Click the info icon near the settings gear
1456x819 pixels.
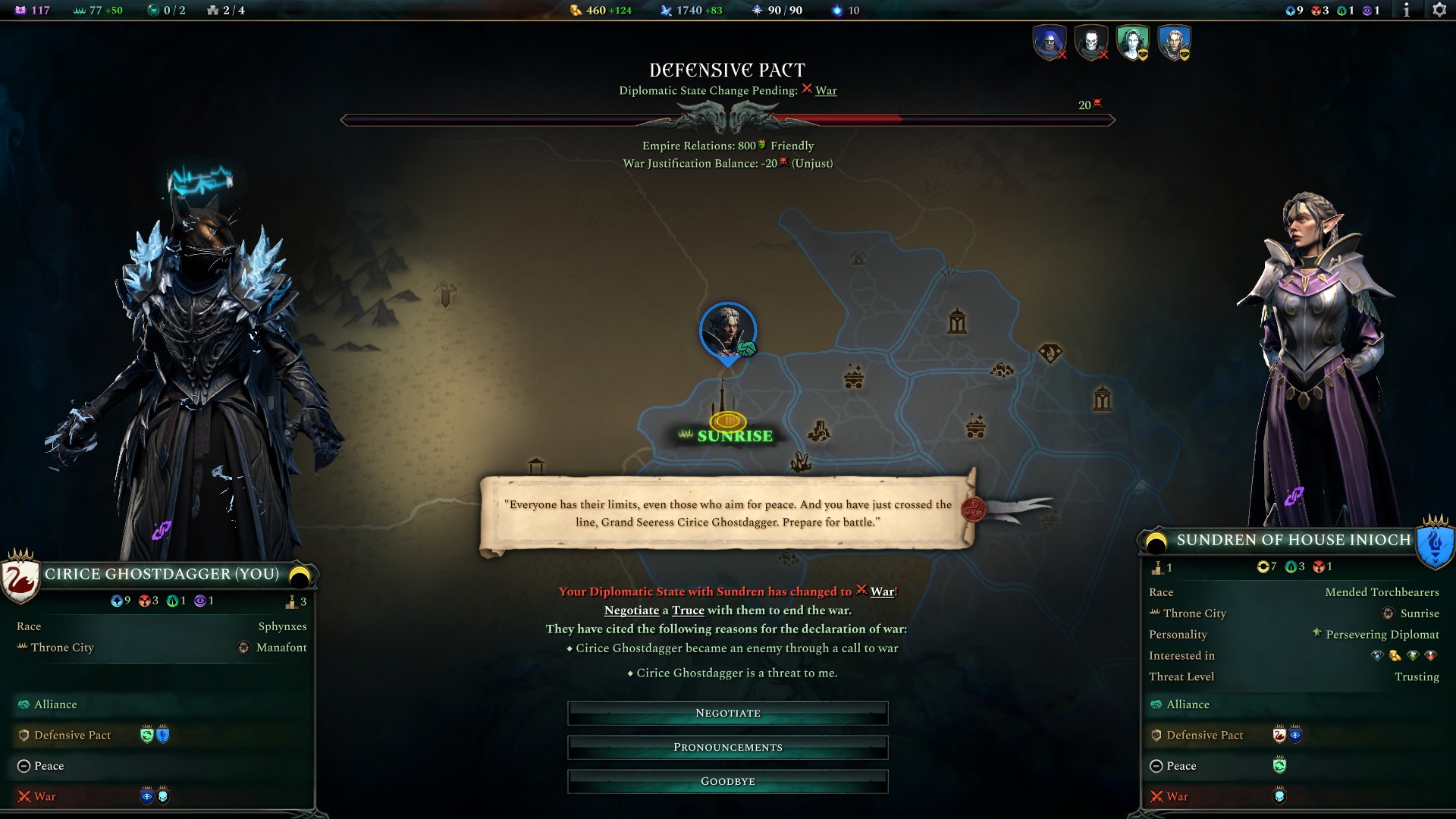pos(1407,11)
